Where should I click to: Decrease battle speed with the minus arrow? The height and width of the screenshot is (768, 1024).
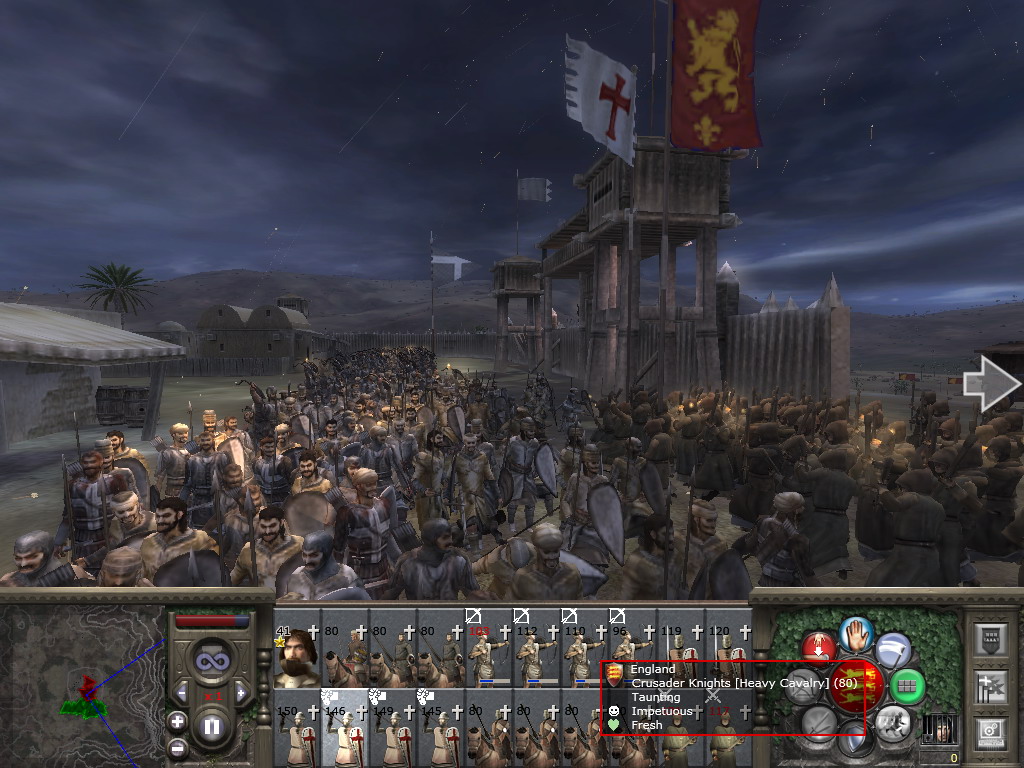tap(180, 691)
